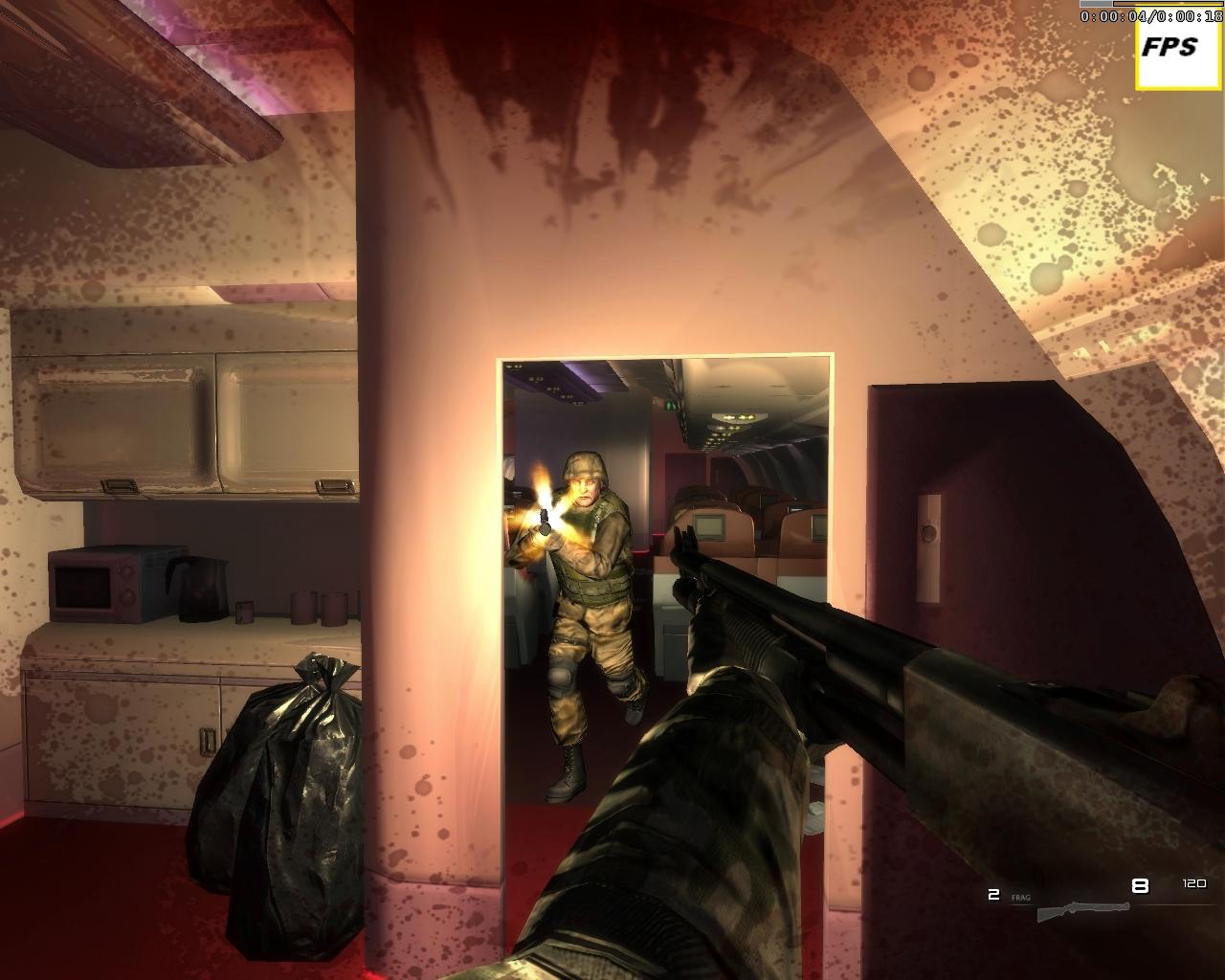Click an airplane seat screen in the cabin
The width and height of the screenshot is (1225, 980).
click(708, 524)
